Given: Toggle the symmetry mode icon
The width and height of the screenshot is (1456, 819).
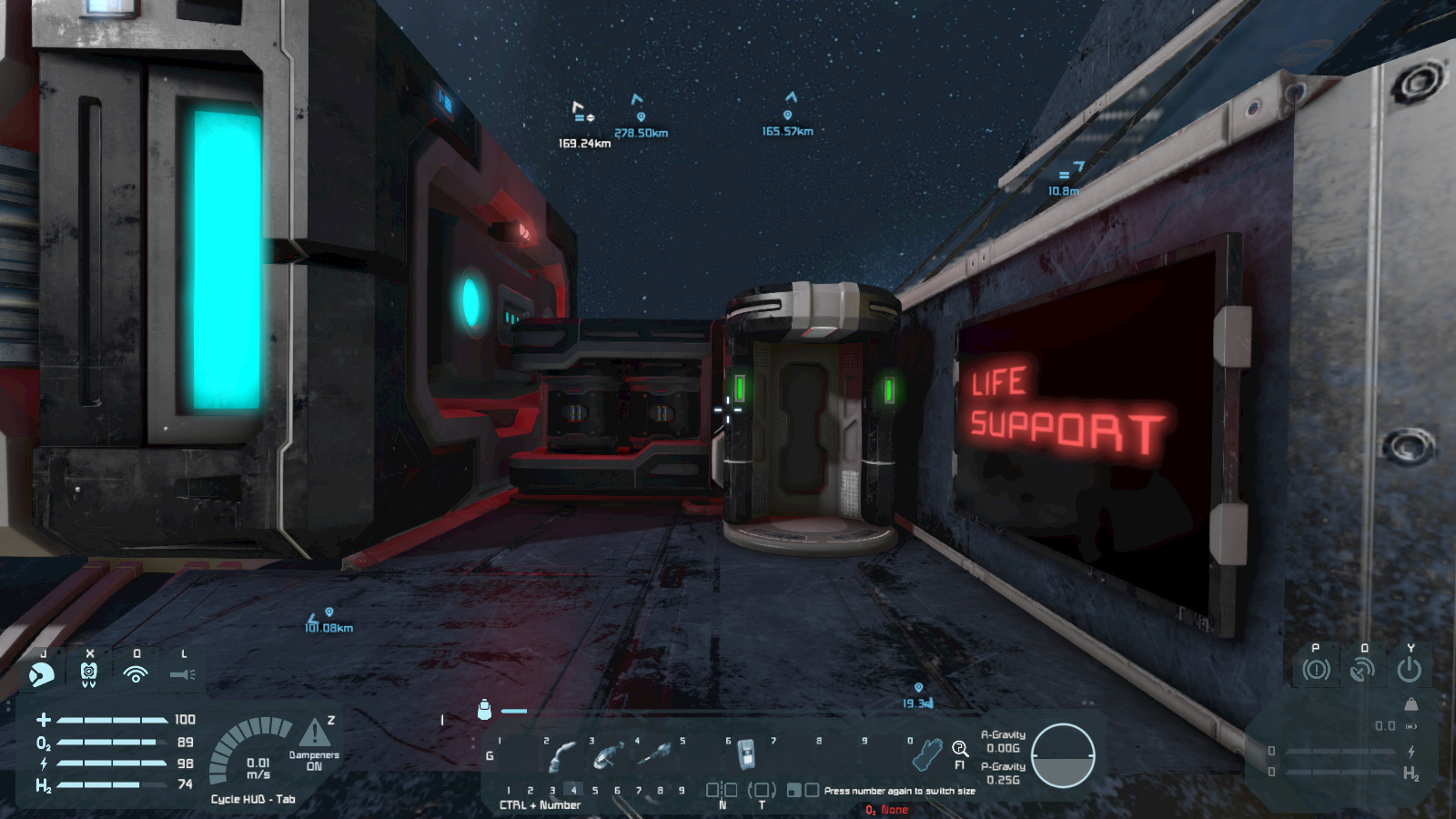Looking at the screenshot, I should tap(722, 790).
